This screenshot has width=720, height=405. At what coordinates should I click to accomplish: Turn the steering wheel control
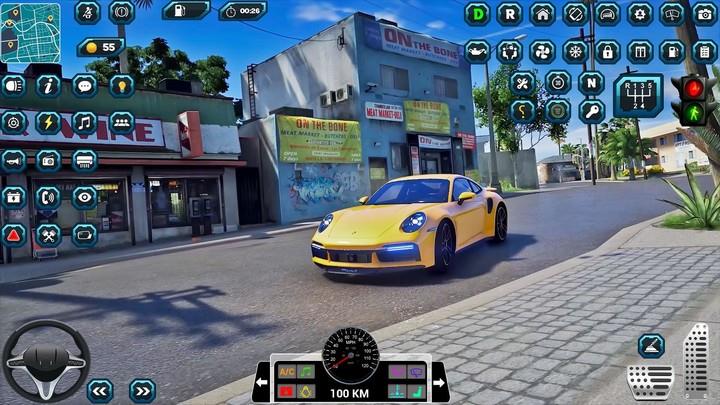[x=45, y=360]
